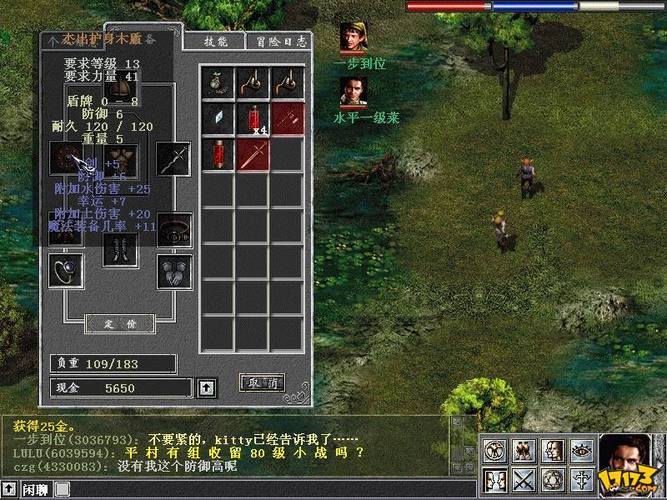Select the equipped round shield slot
667x500 pixels.
tap(66, 158)
